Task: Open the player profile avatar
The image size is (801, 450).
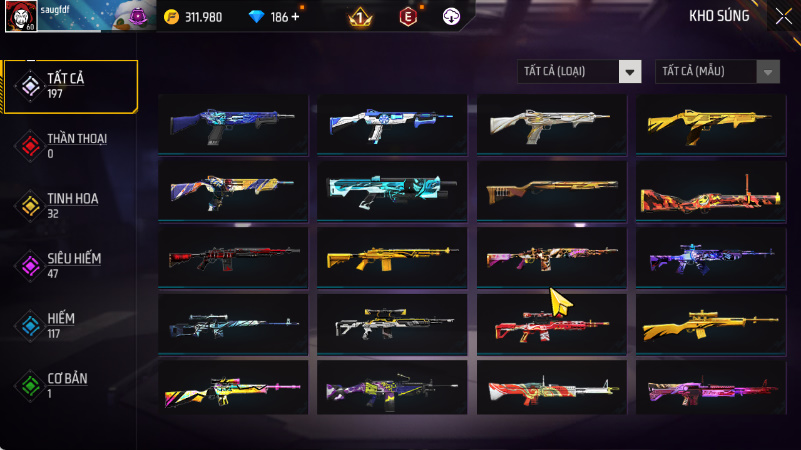Action: click(22, 17)
